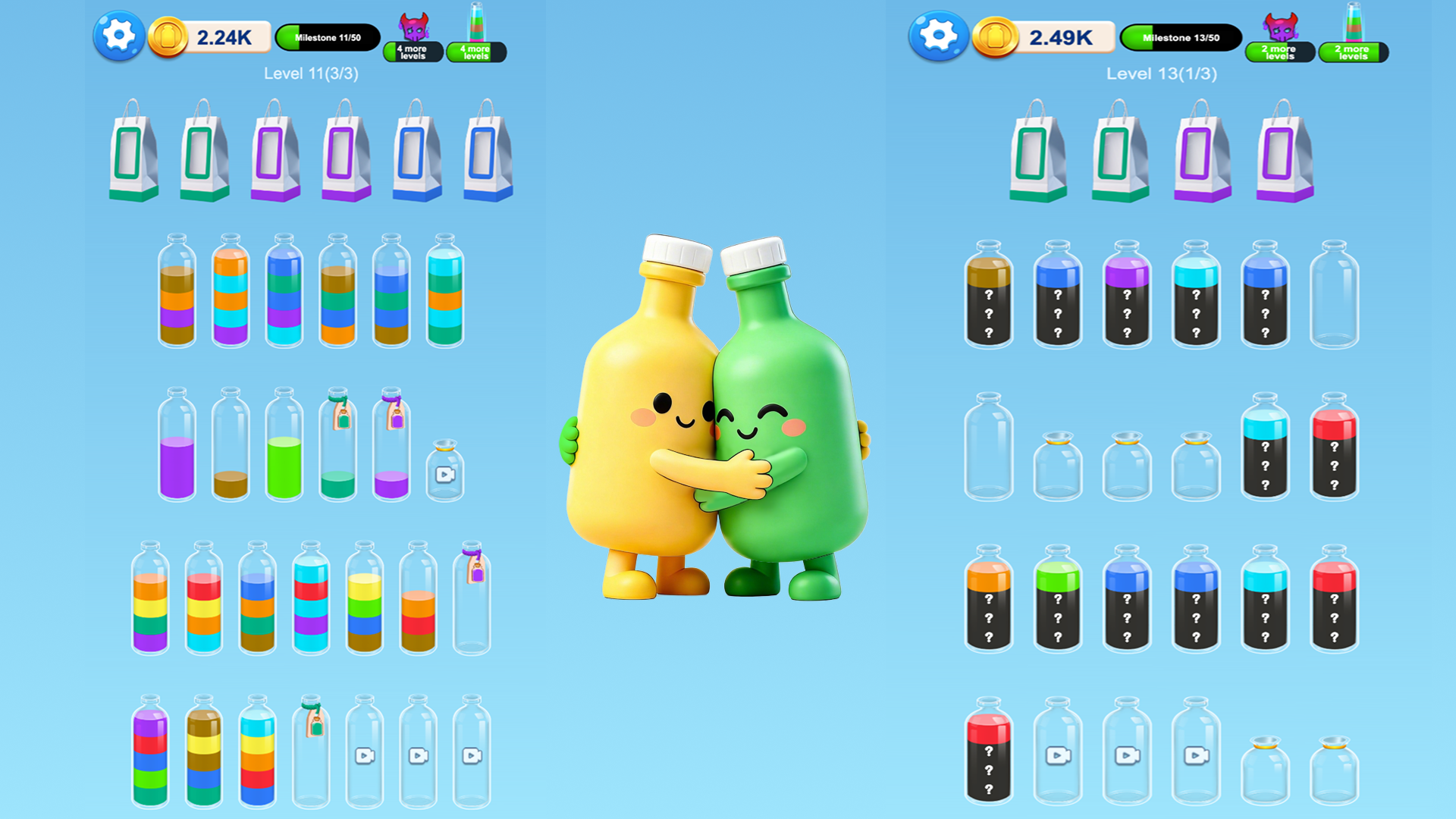Tap the gold coin icon beside 2.24K

coord(168,36)
